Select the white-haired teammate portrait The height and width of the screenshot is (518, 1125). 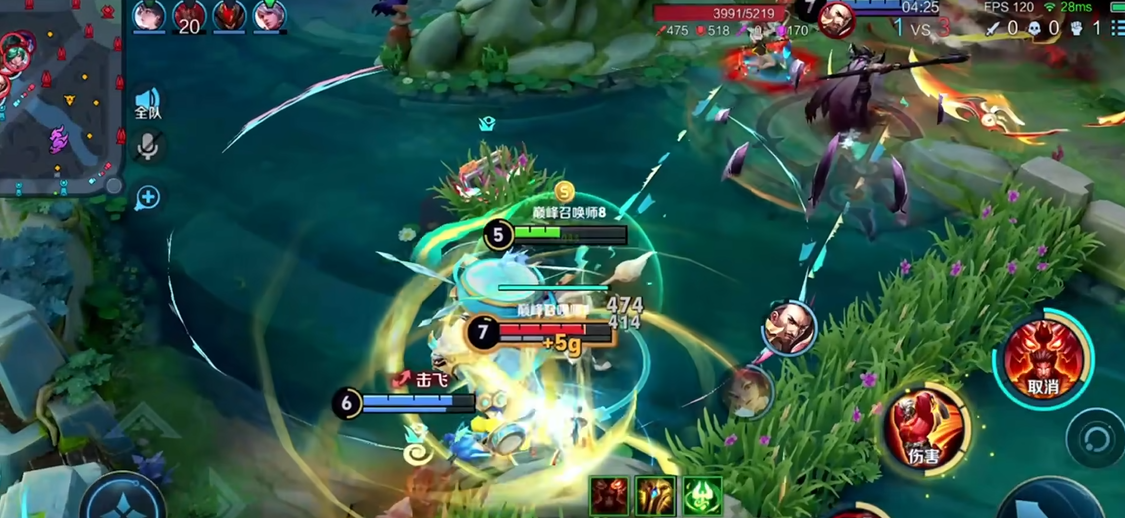[x=269, y=16]
